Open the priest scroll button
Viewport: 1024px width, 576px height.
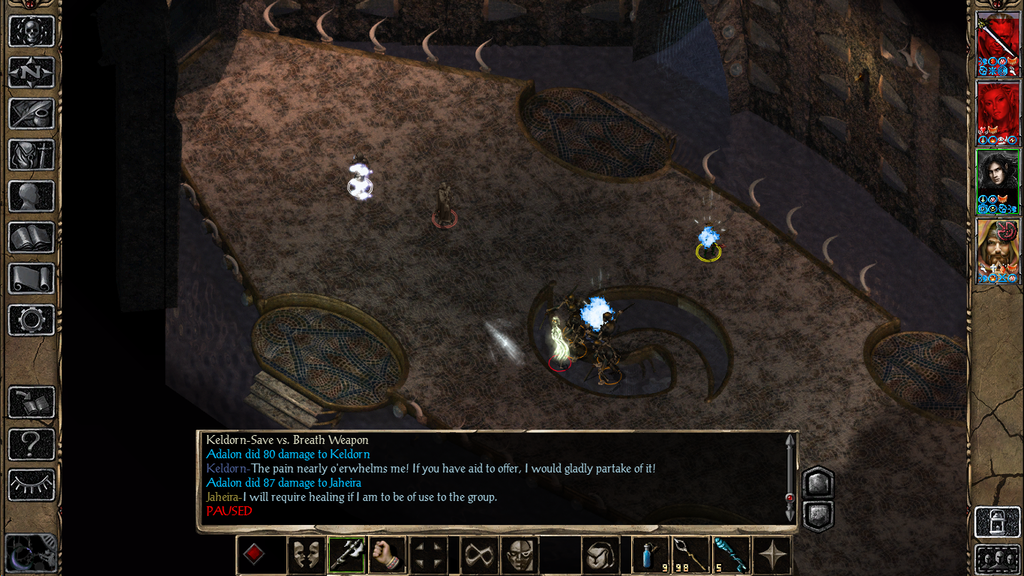coord(31,278)
